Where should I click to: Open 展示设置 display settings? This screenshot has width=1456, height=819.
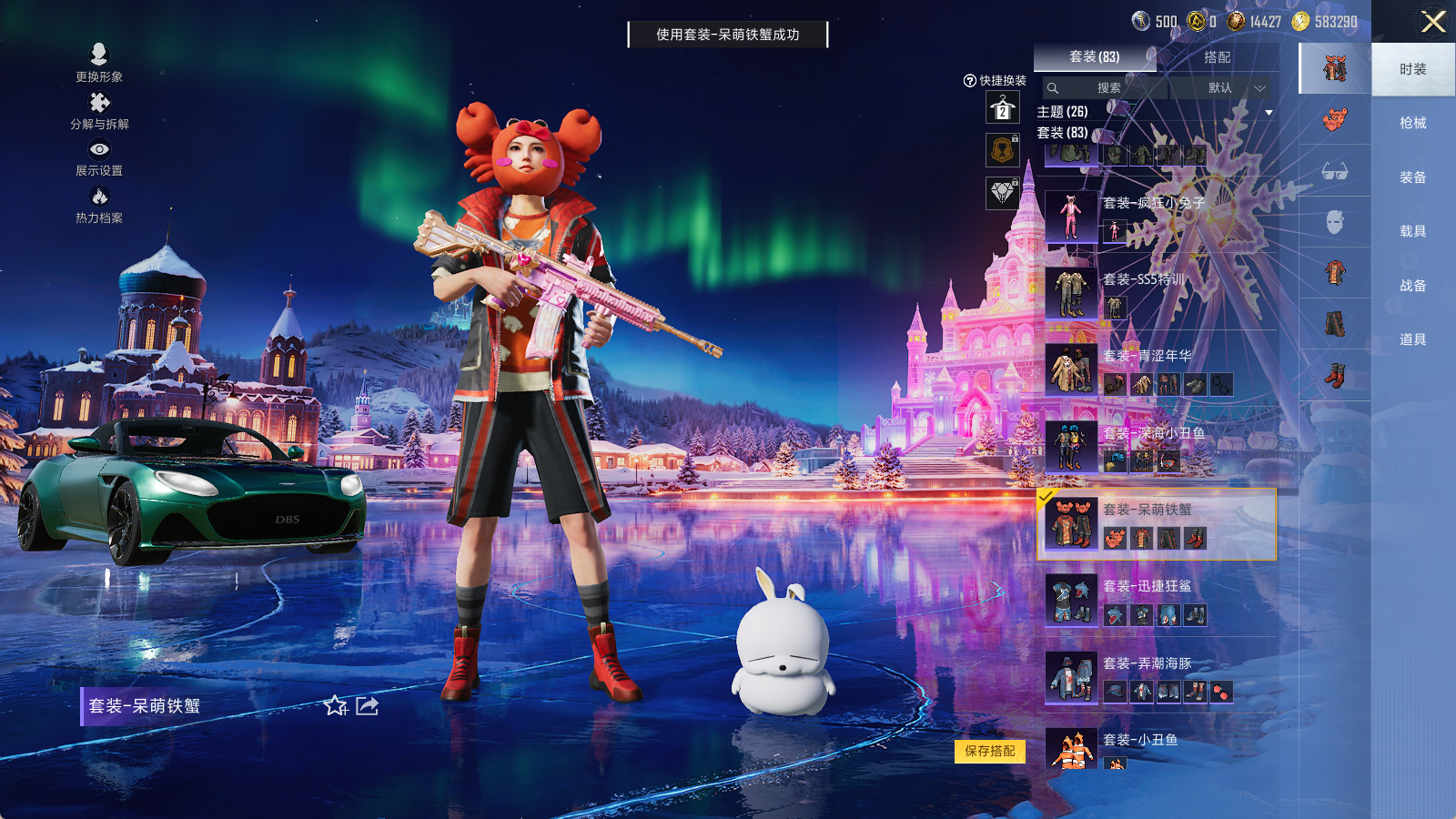tap(99, 157)
